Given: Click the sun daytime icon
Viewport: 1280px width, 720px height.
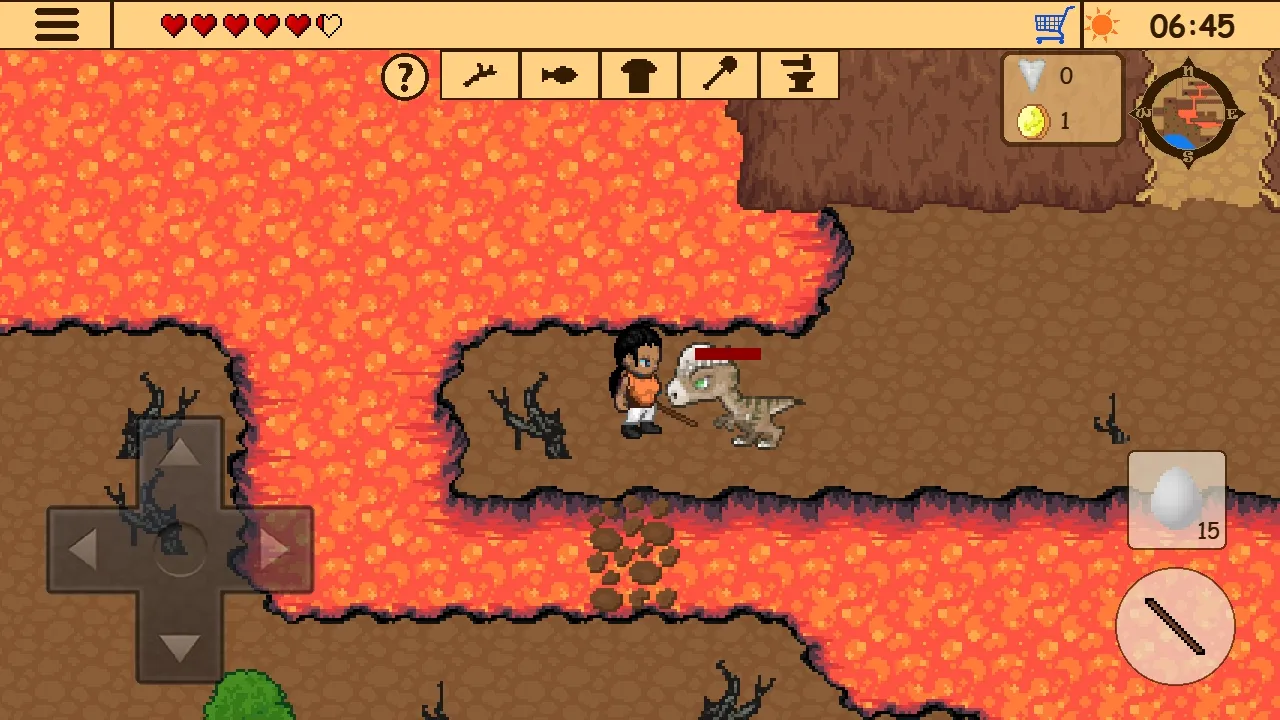Looking at the screenshot, I should pyautogui.click(x=1103, y=22).
